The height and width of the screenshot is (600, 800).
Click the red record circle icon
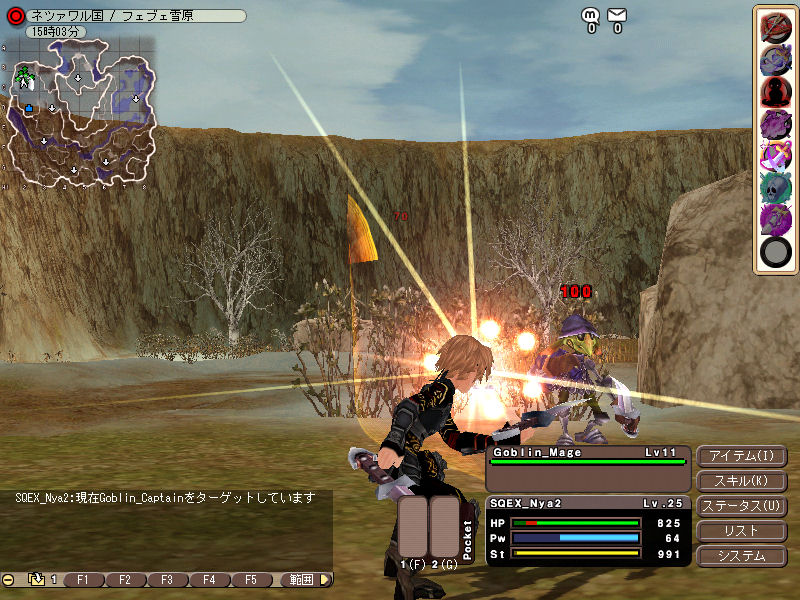15,16
